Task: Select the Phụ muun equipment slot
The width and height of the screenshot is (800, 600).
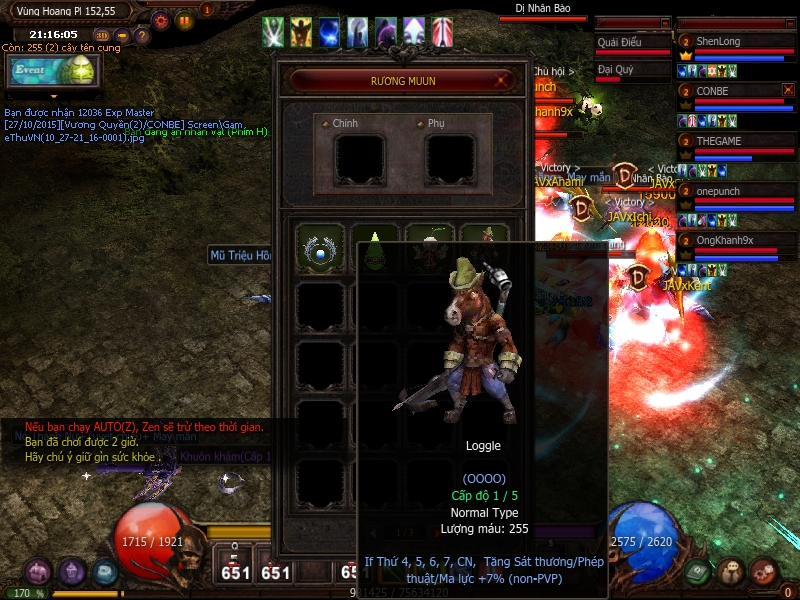Action: point(449,158)
